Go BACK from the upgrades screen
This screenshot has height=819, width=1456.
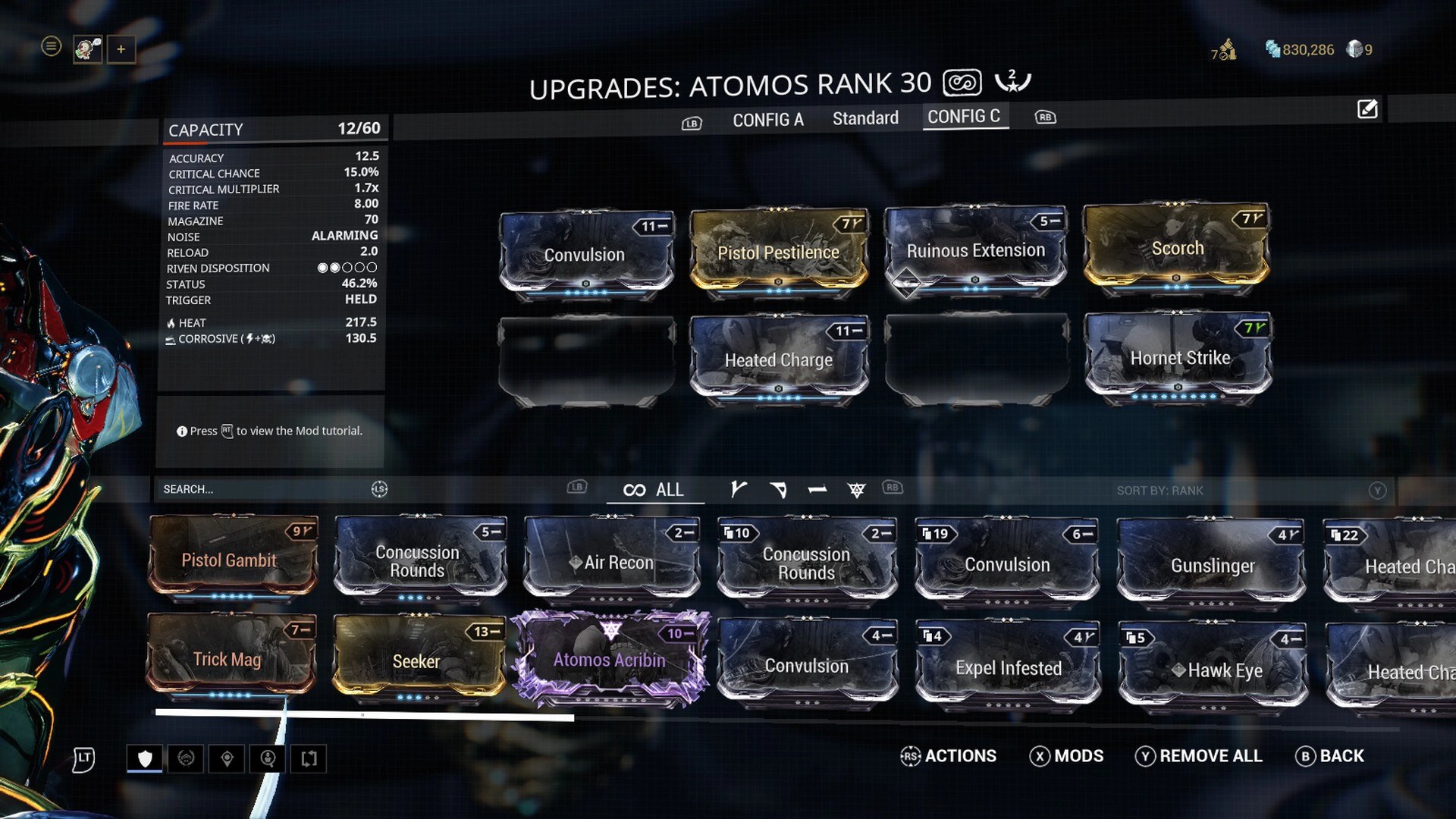1330,756
